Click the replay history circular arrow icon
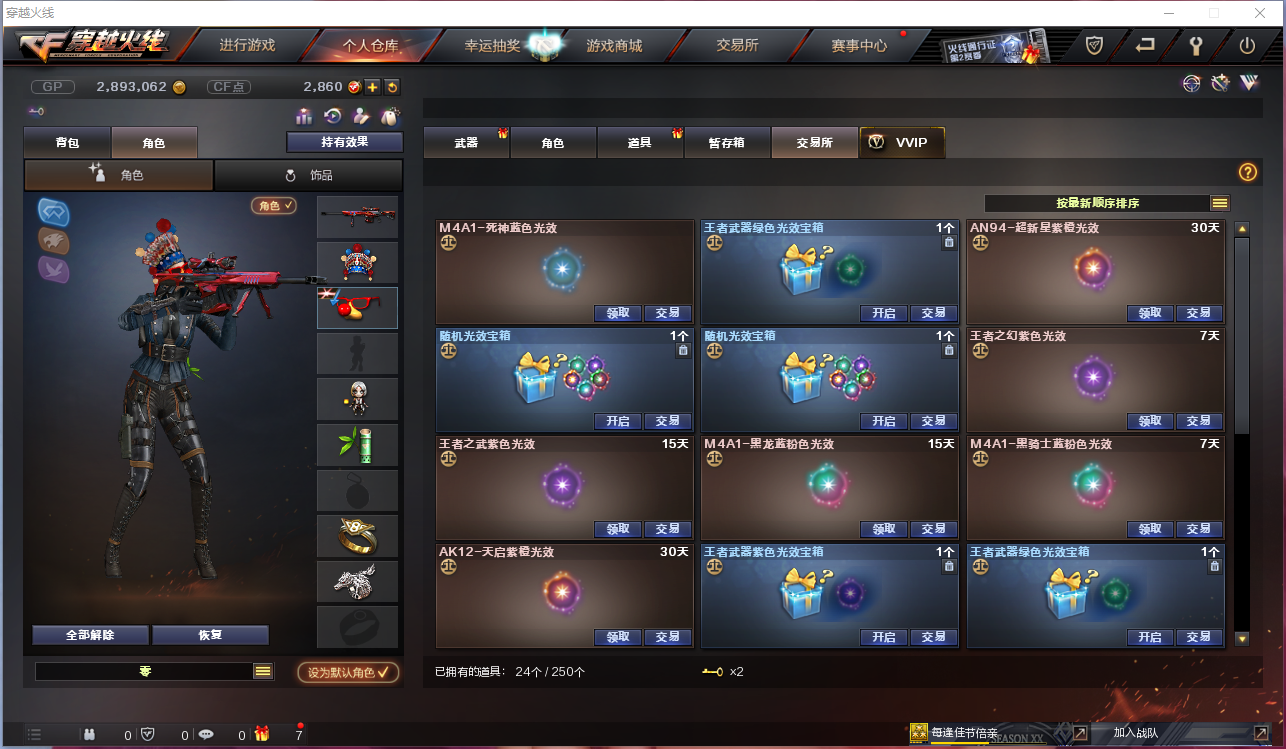Image resolution: width=1286 pixels, height=749 pixels. coord(333,118)
